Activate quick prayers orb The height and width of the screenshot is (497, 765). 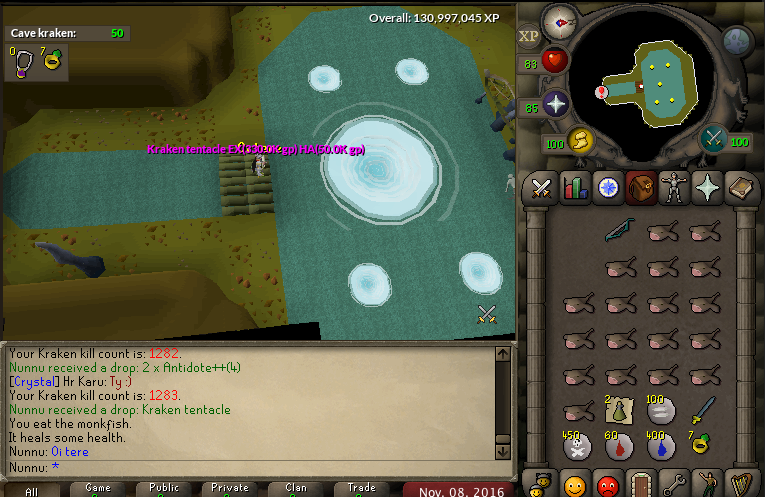coord(555,104)
